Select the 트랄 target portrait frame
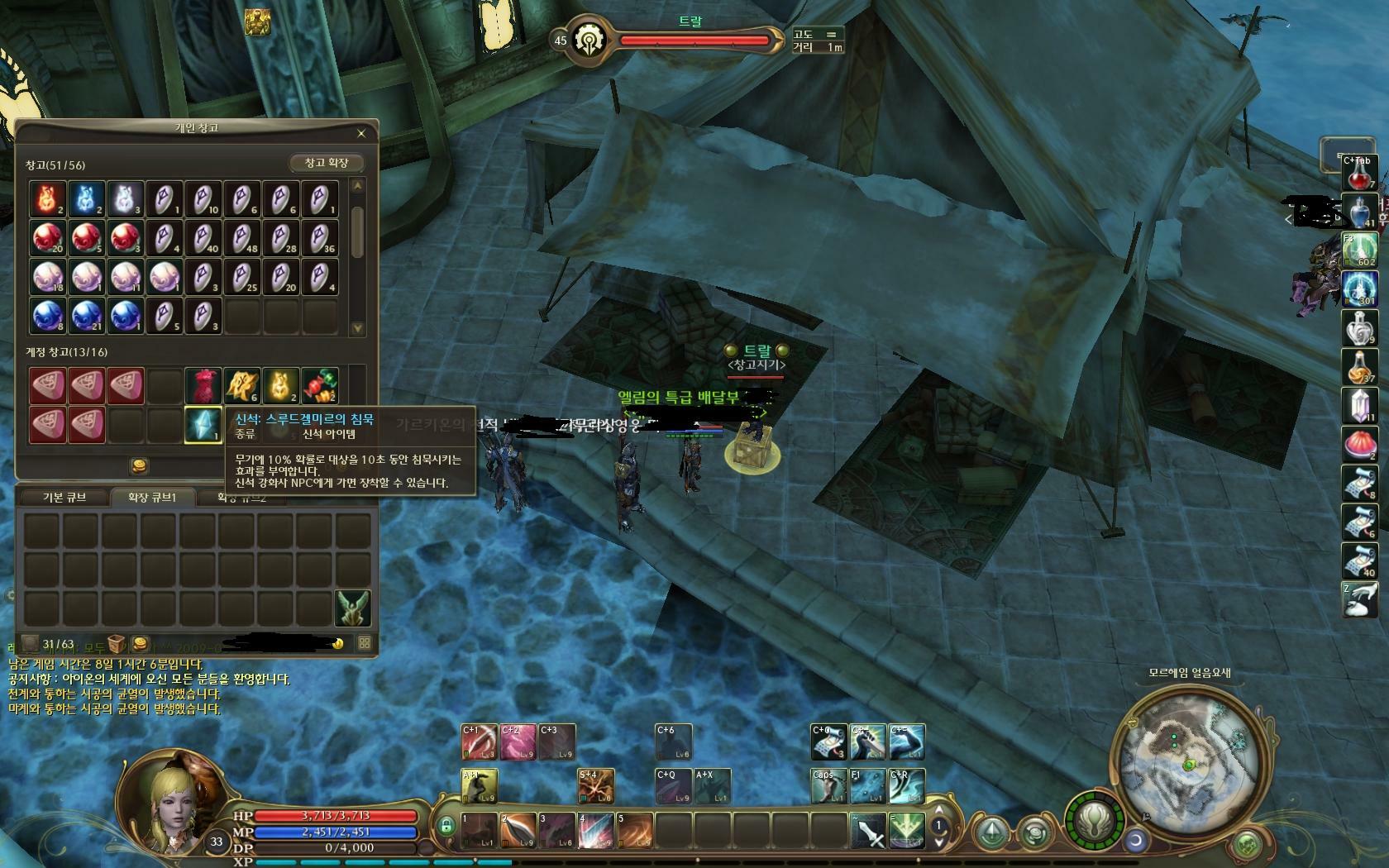This screenshot has width=1389, height=868. tap(589, 40)
